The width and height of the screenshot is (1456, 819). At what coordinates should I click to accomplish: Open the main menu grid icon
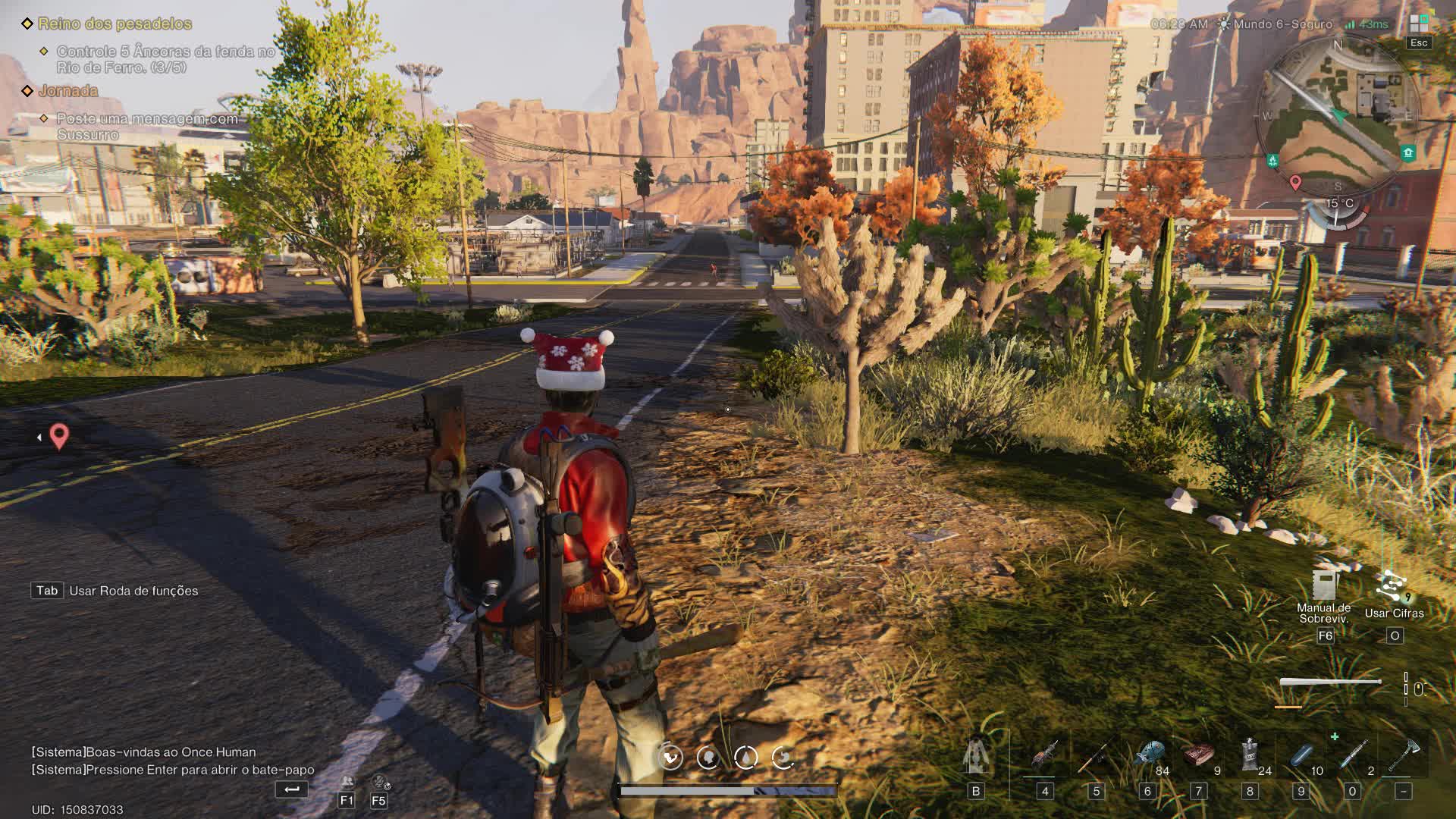tap(1418, 24)
